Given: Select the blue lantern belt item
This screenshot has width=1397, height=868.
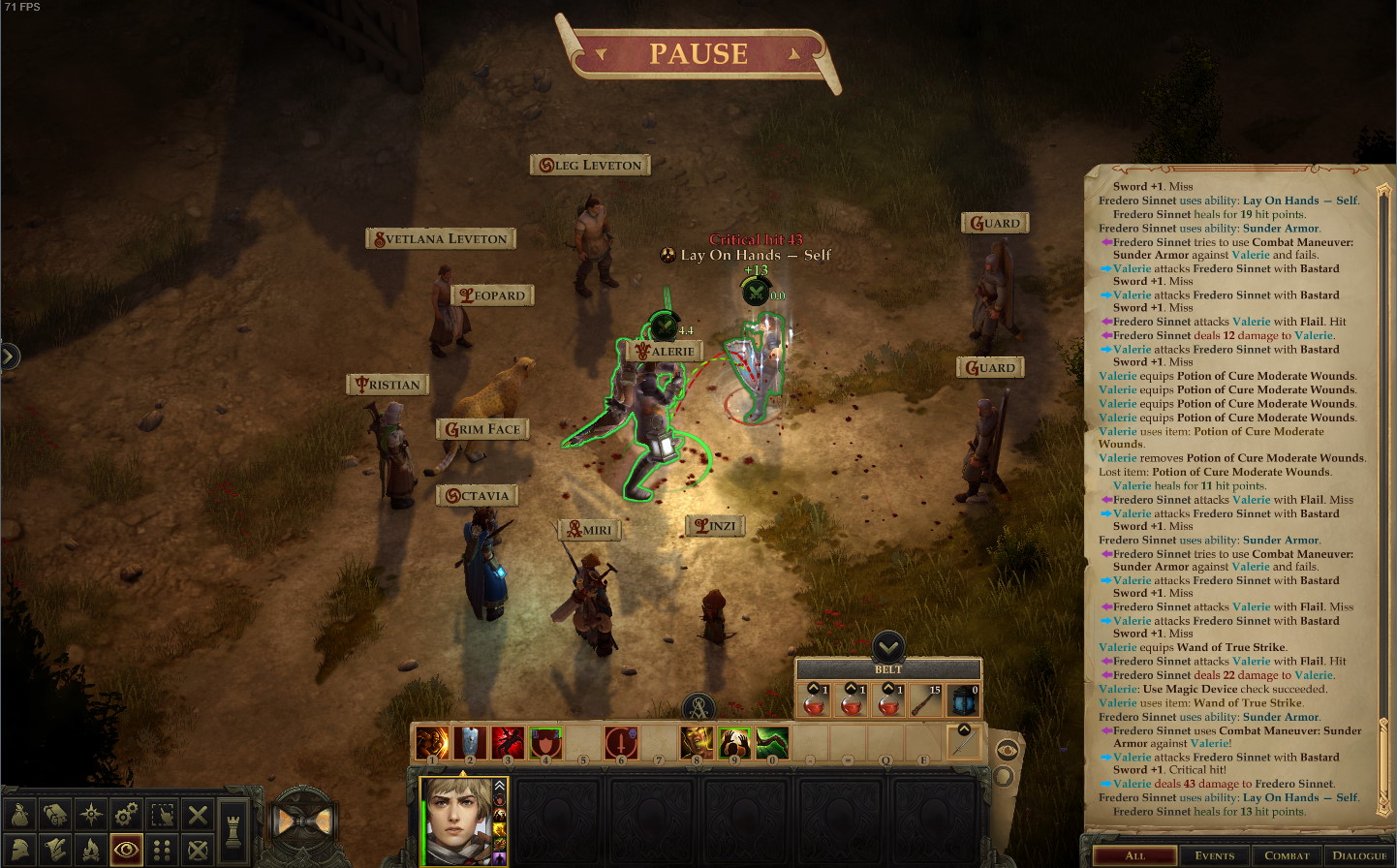Looking at the screenshot, I should pyautogui.click(x=963, y=700).
